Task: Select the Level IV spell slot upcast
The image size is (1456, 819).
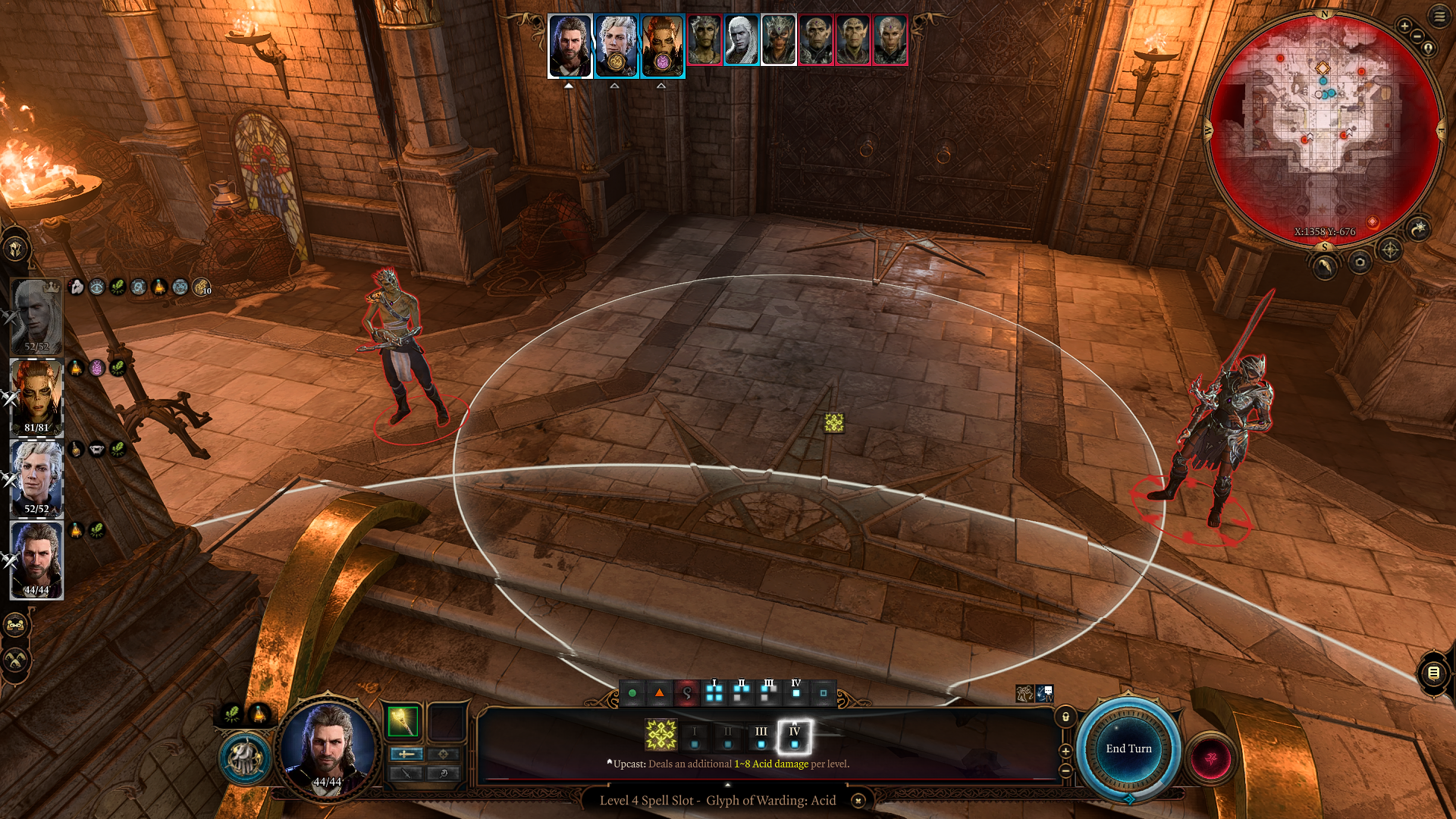Action: (x=794, y=736)
